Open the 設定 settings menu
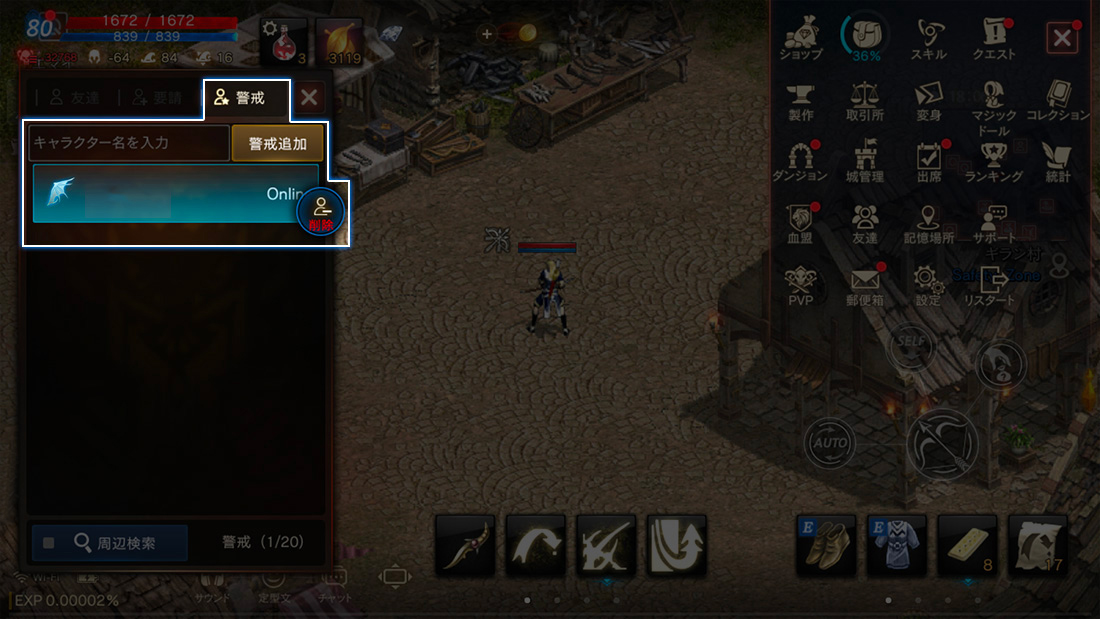Viewport: 1100px width, 619px height. tap(928, 285)
